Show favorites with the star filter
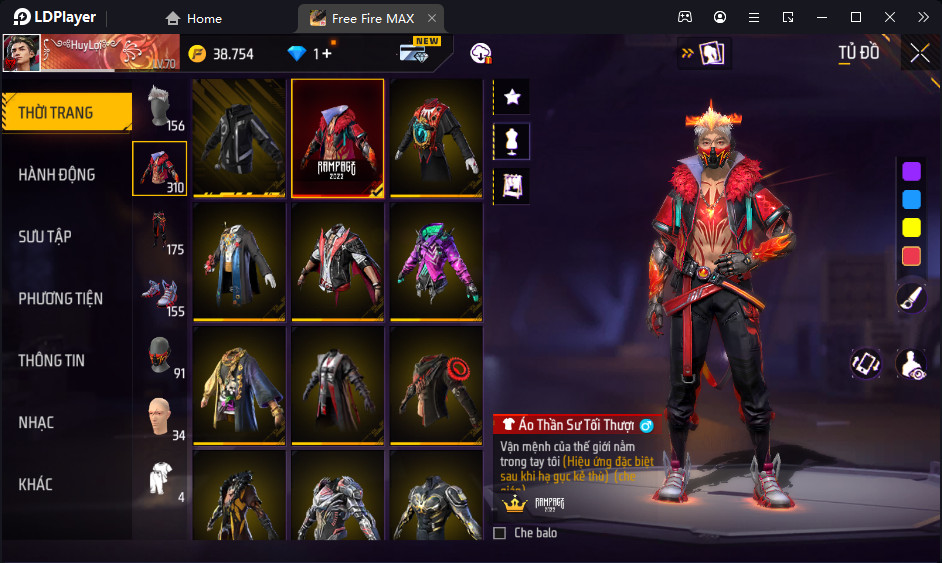 point(512,97)
